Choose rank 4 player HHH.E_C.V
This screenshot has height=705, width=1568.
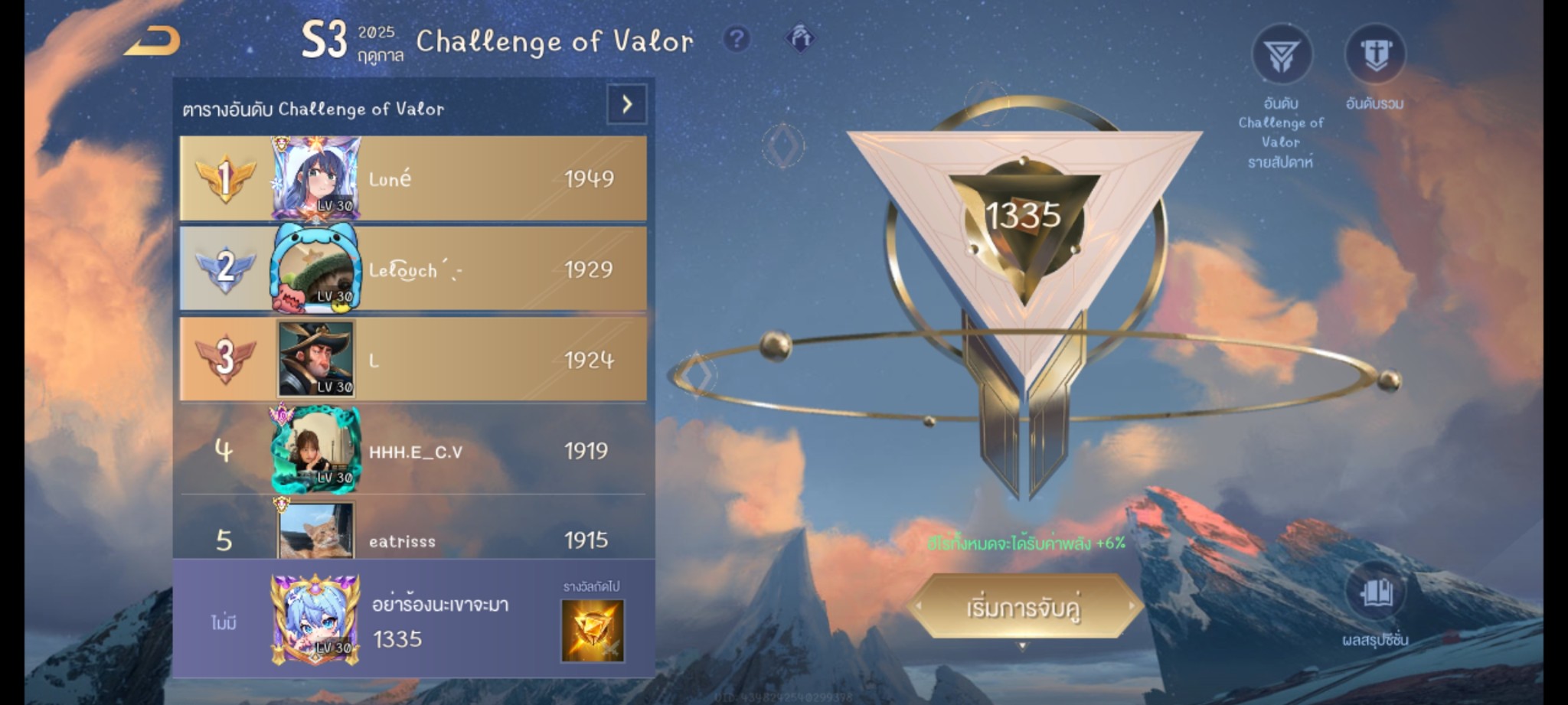pos(413,451)
